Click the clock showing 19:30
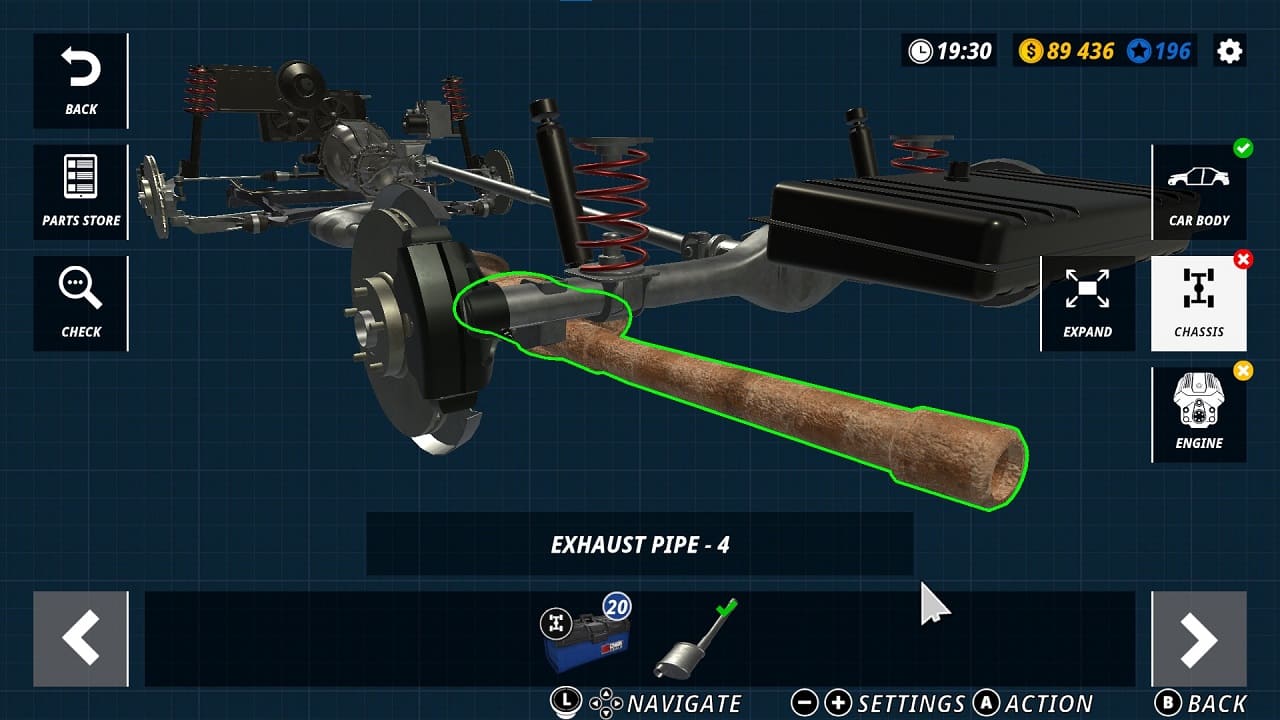 pyautogui.click(x=946, y=50)
